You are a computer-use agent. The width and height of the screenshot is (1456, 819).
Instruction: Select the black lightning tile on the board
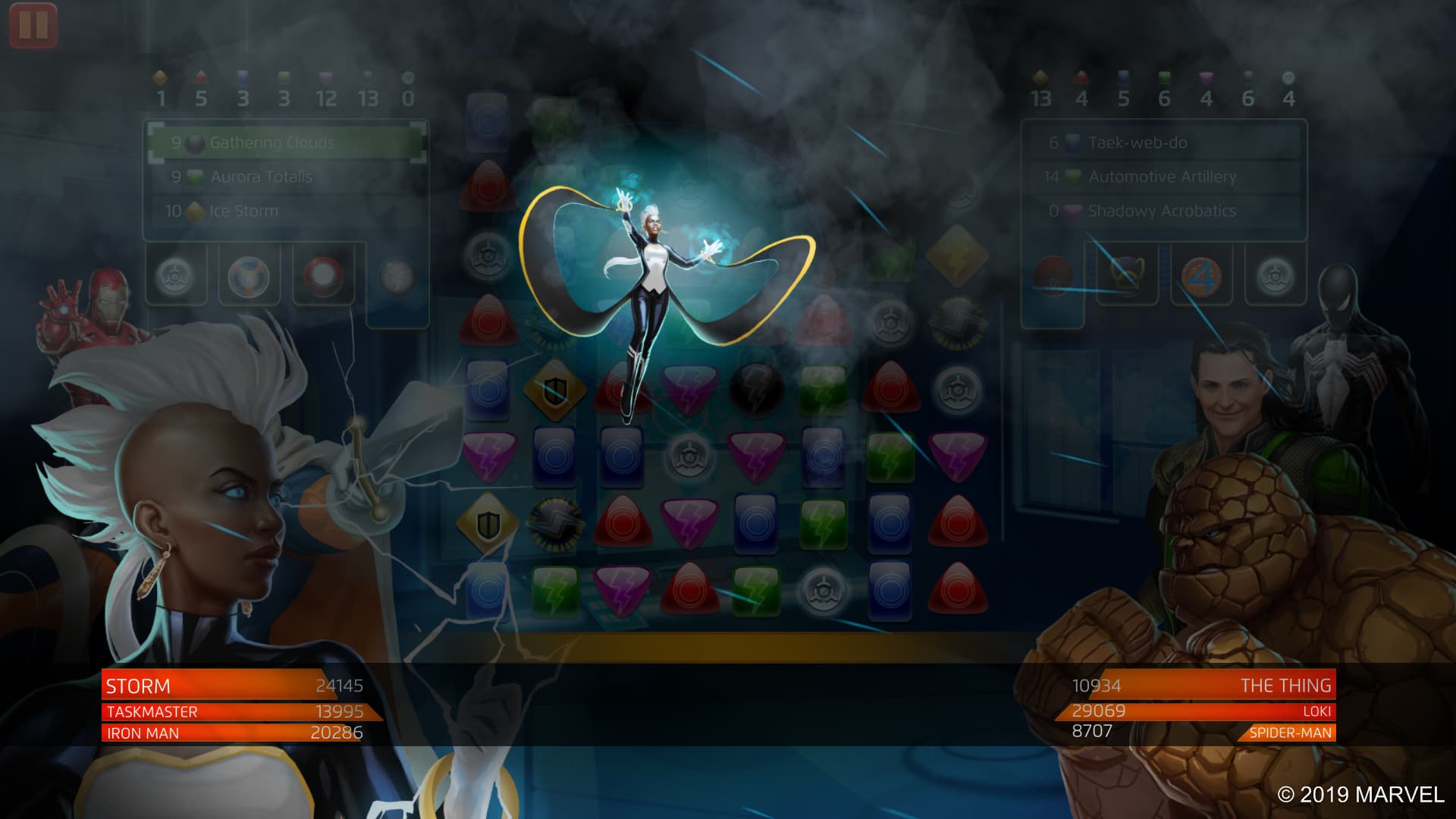click(x=756, y=389)
